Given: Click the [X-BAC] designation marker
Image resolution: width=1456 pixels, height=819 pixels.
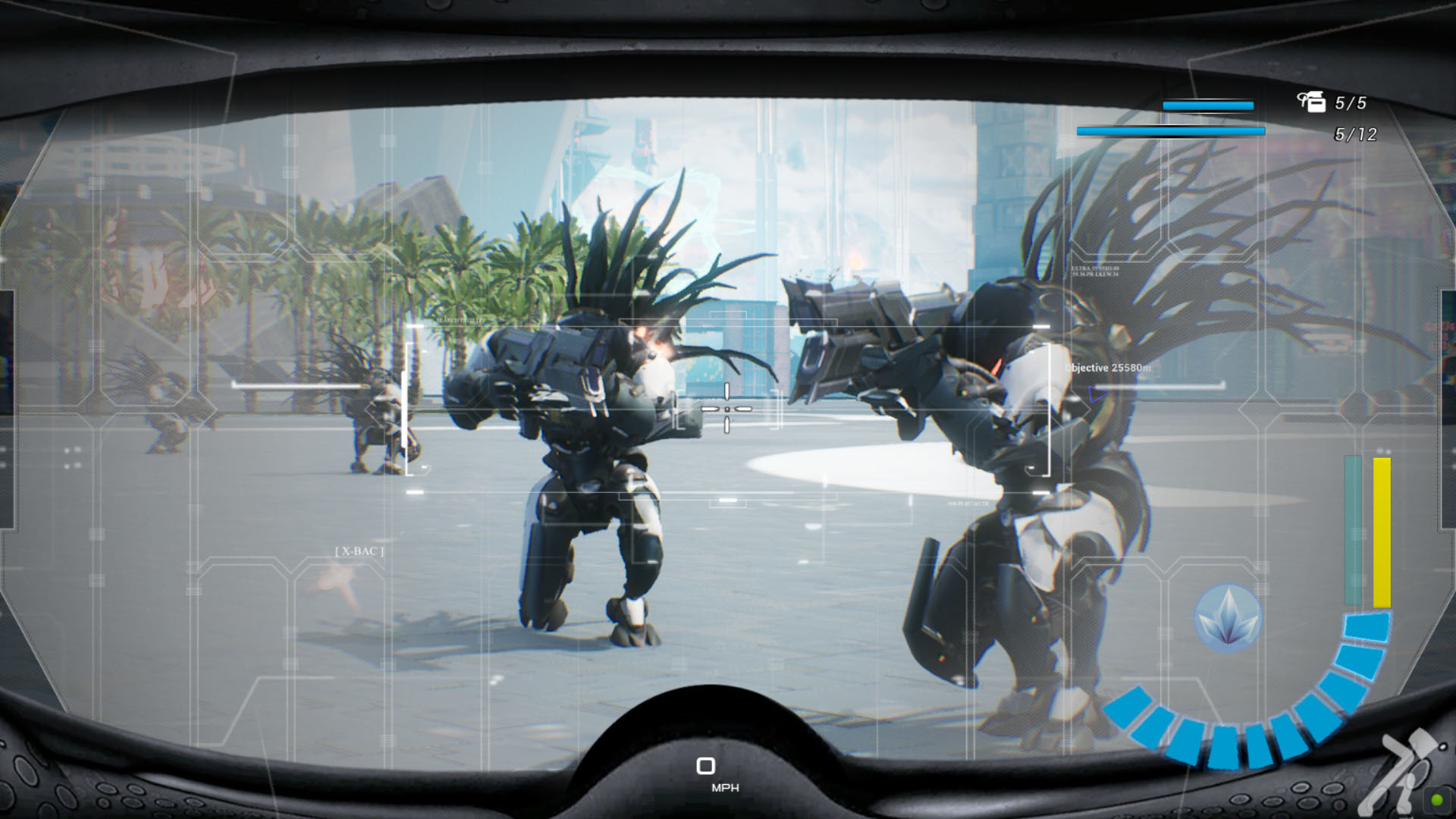Looking at the screenshot, I should tap(358, 551).
